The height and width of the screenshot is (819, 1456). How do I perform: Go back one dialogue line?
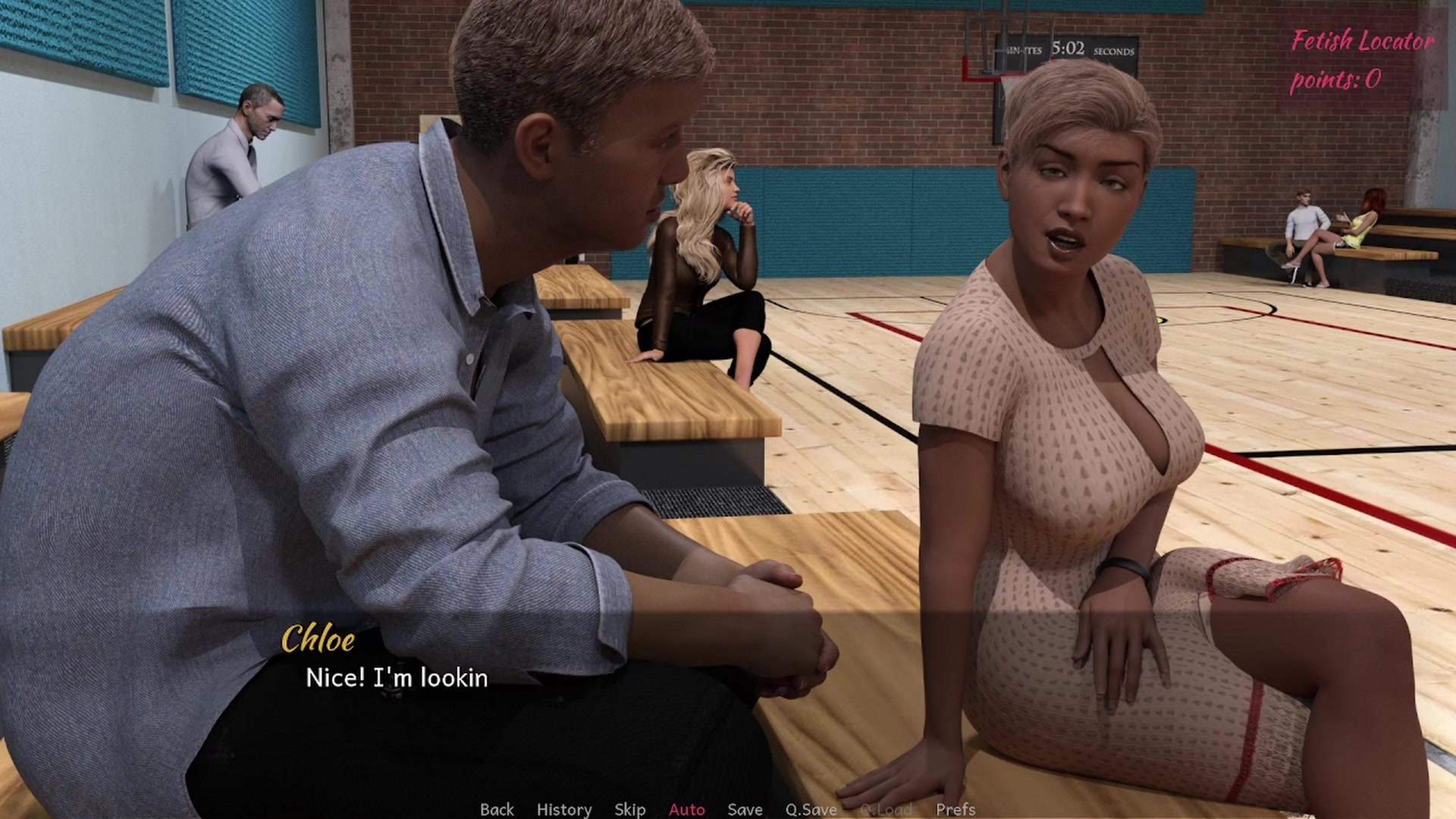coord(497,809)
